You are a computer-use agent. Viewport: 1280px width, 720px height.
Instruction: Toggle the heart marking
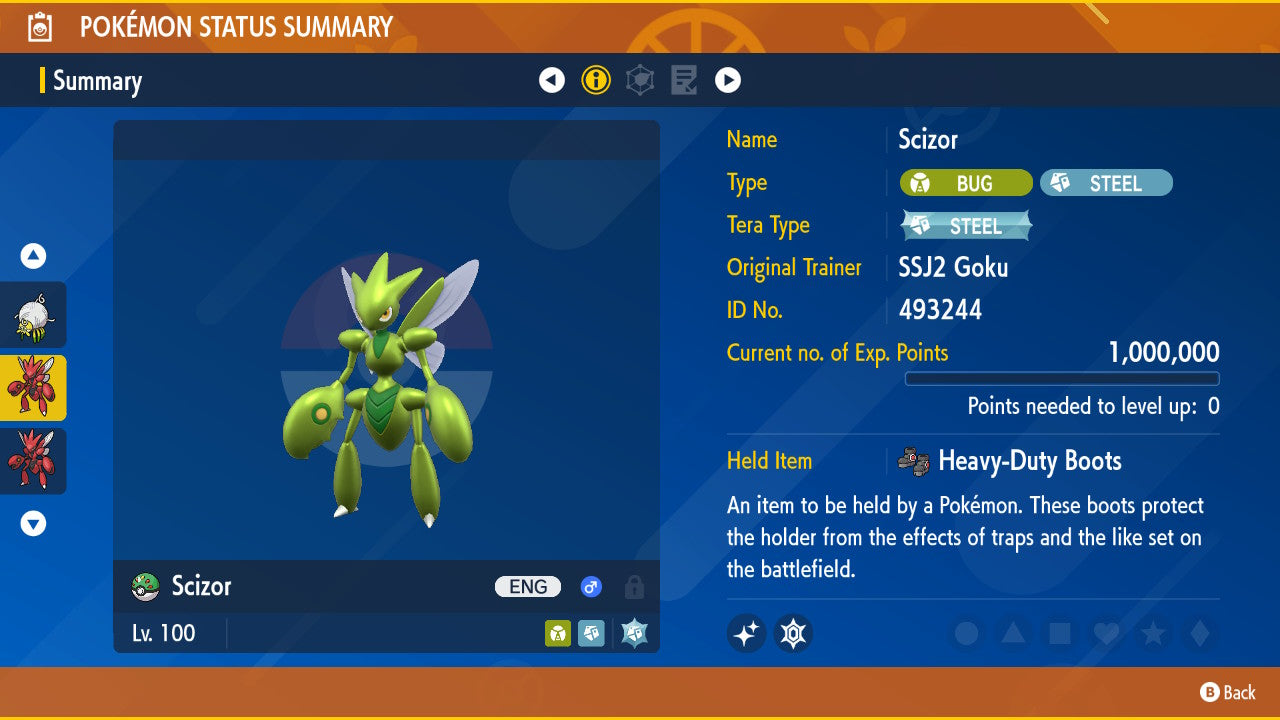coord(1106,633)
